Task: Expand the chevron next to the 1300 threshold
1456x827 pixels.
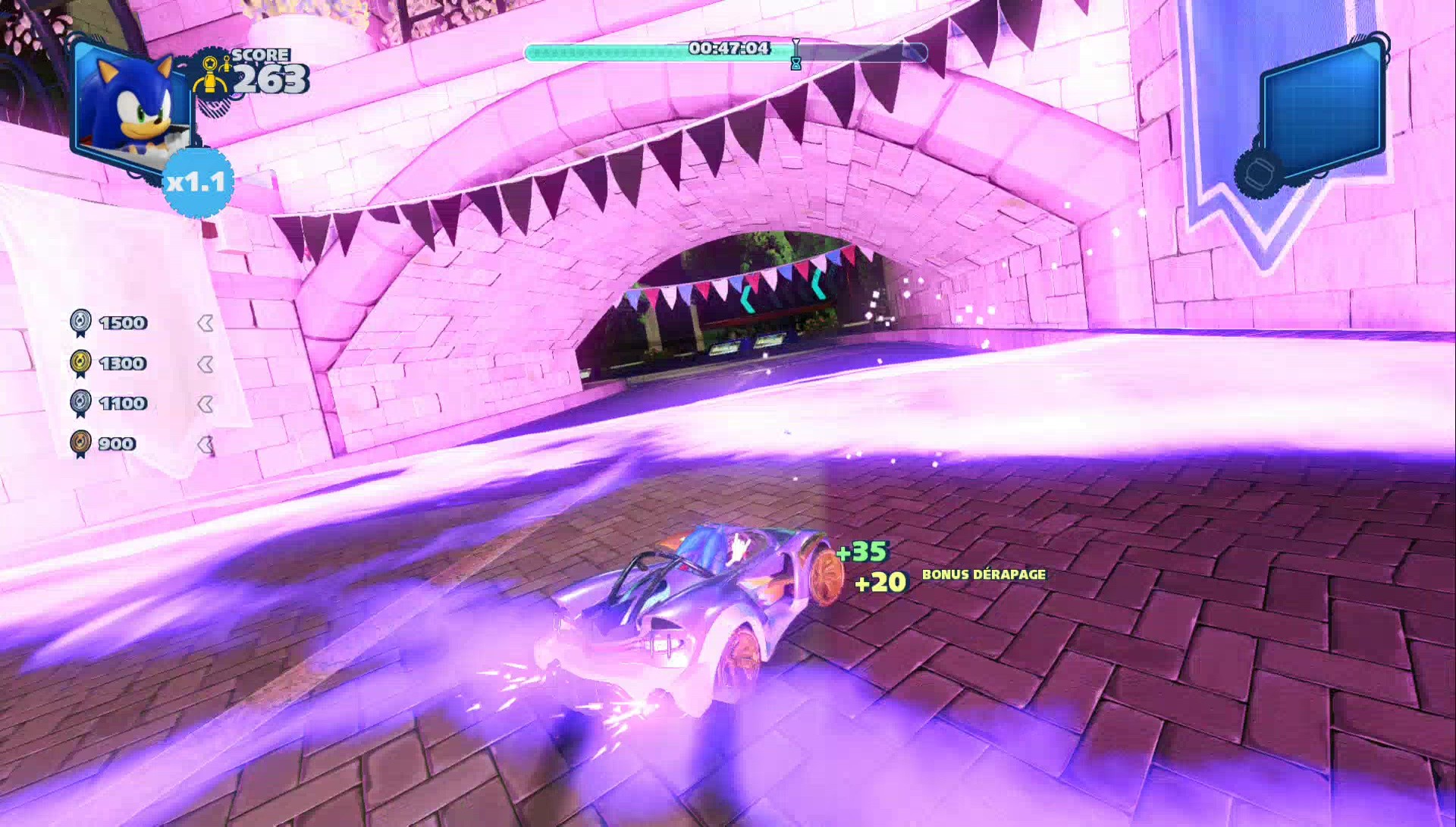Action: coord(206,363)
